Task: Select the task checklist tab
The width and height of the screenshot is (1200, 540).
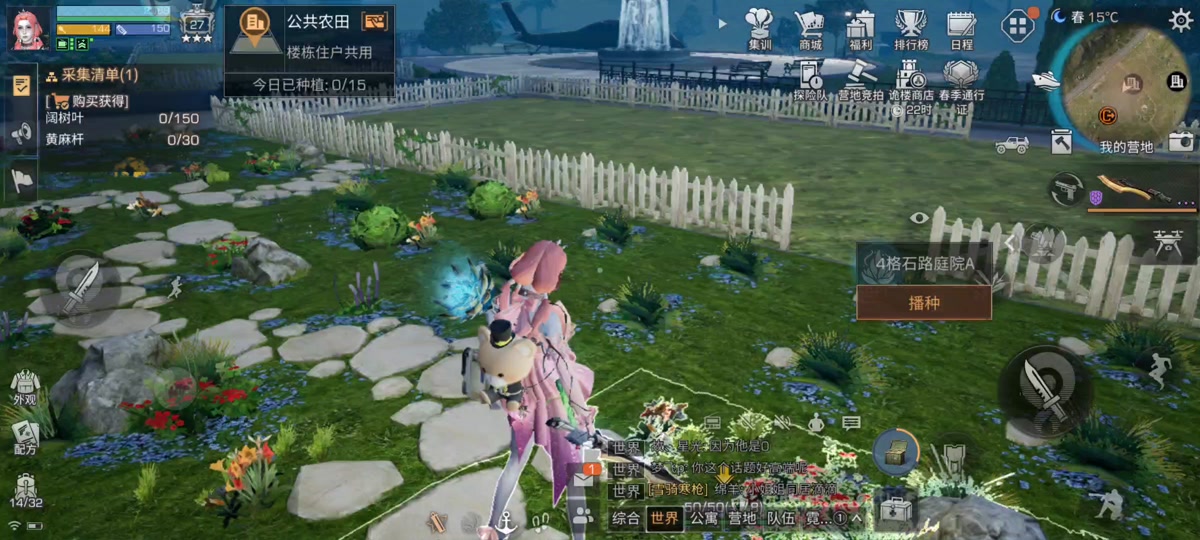Action: [x=20, y=85]
